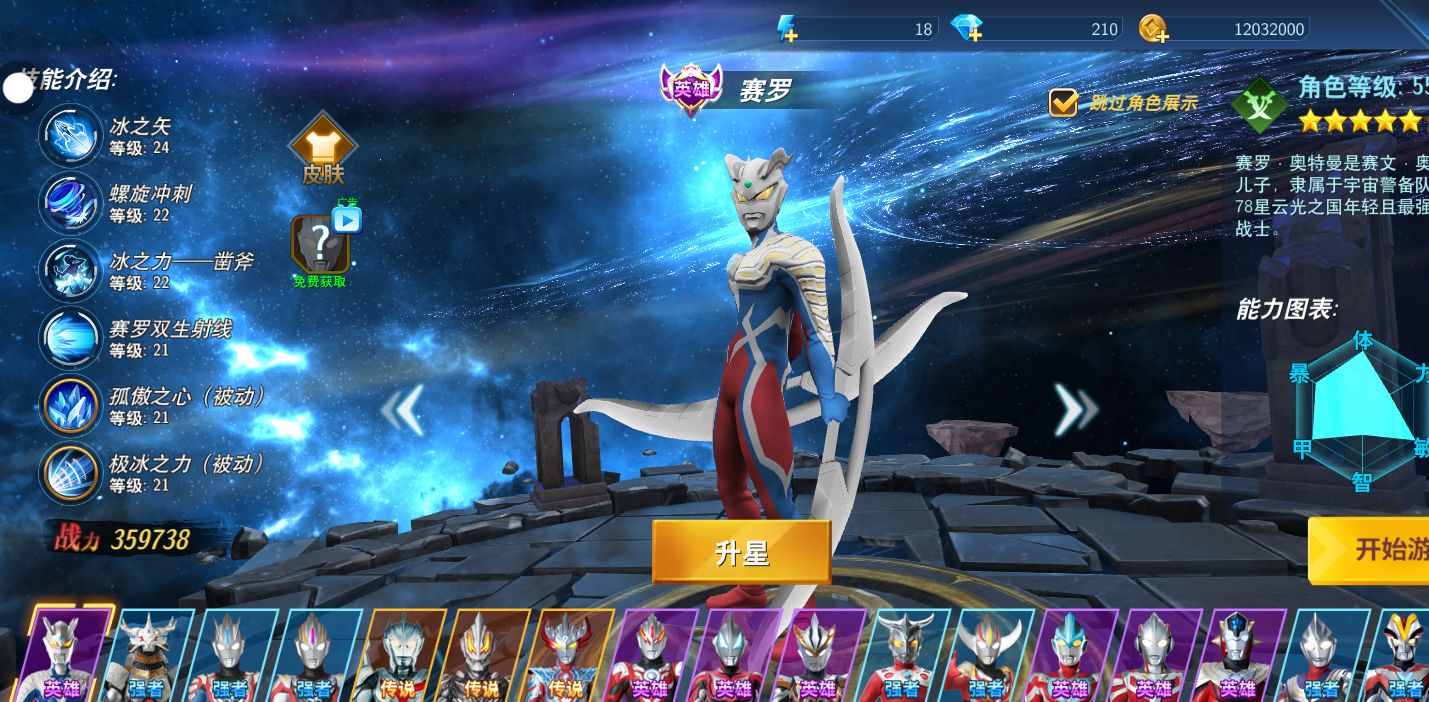1429x702 pixels.
Task: Add gold coins with the coin icon
Action: pyautogui.click(x=1153, y=29)
